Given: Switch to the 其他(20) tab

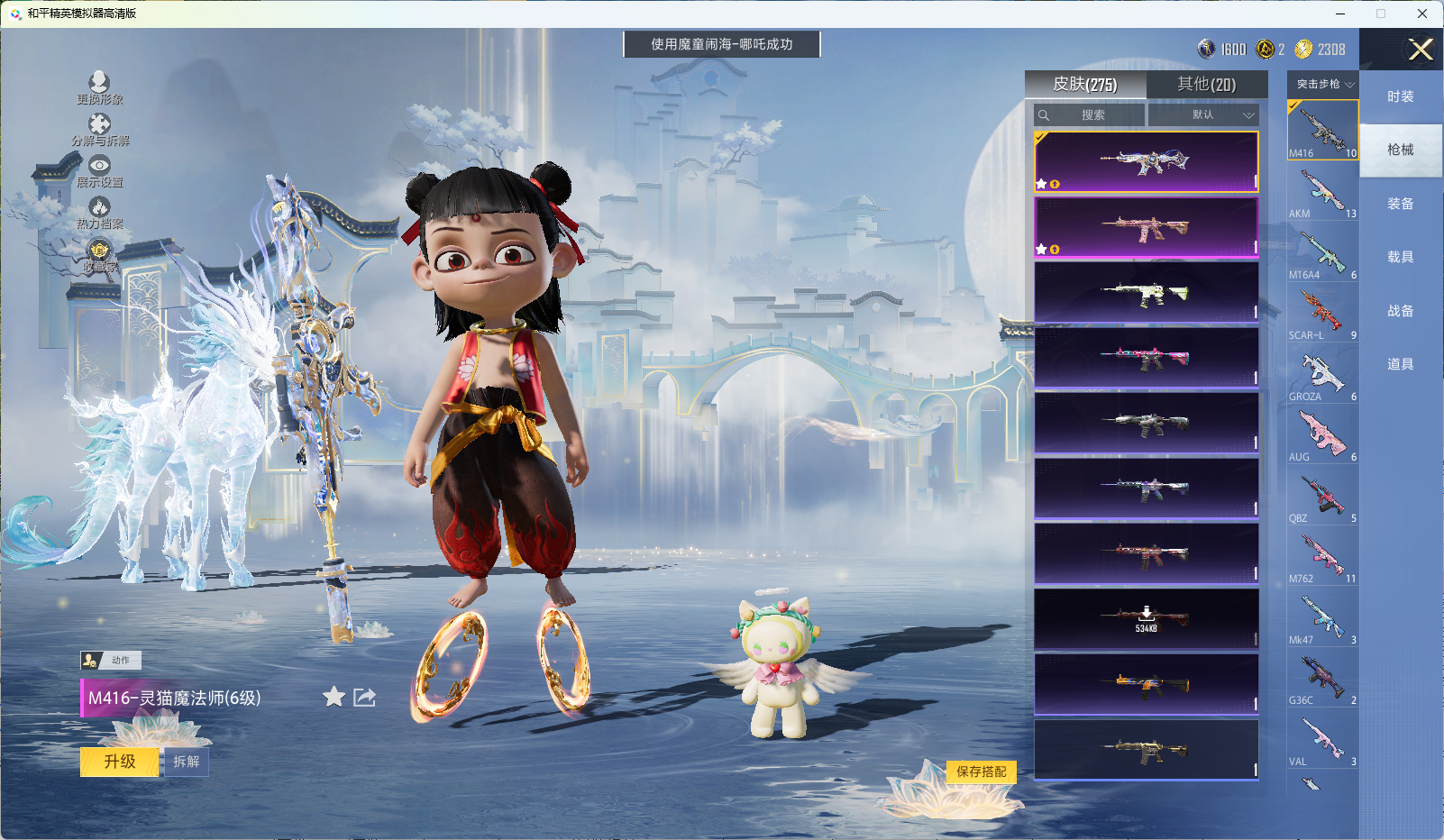Looking at the screenshot, I should click(1206, 84).
